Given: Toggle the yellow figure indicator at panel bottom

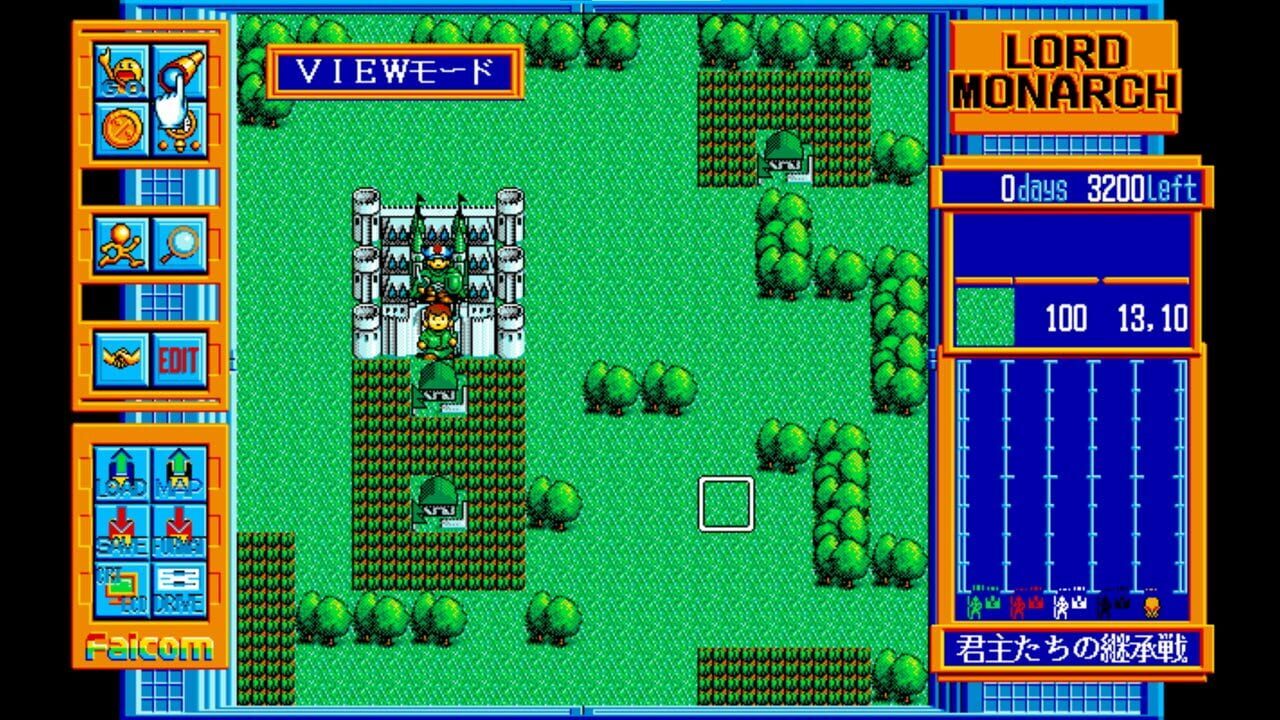Looking at the screenshot, I should point(1152,605).
